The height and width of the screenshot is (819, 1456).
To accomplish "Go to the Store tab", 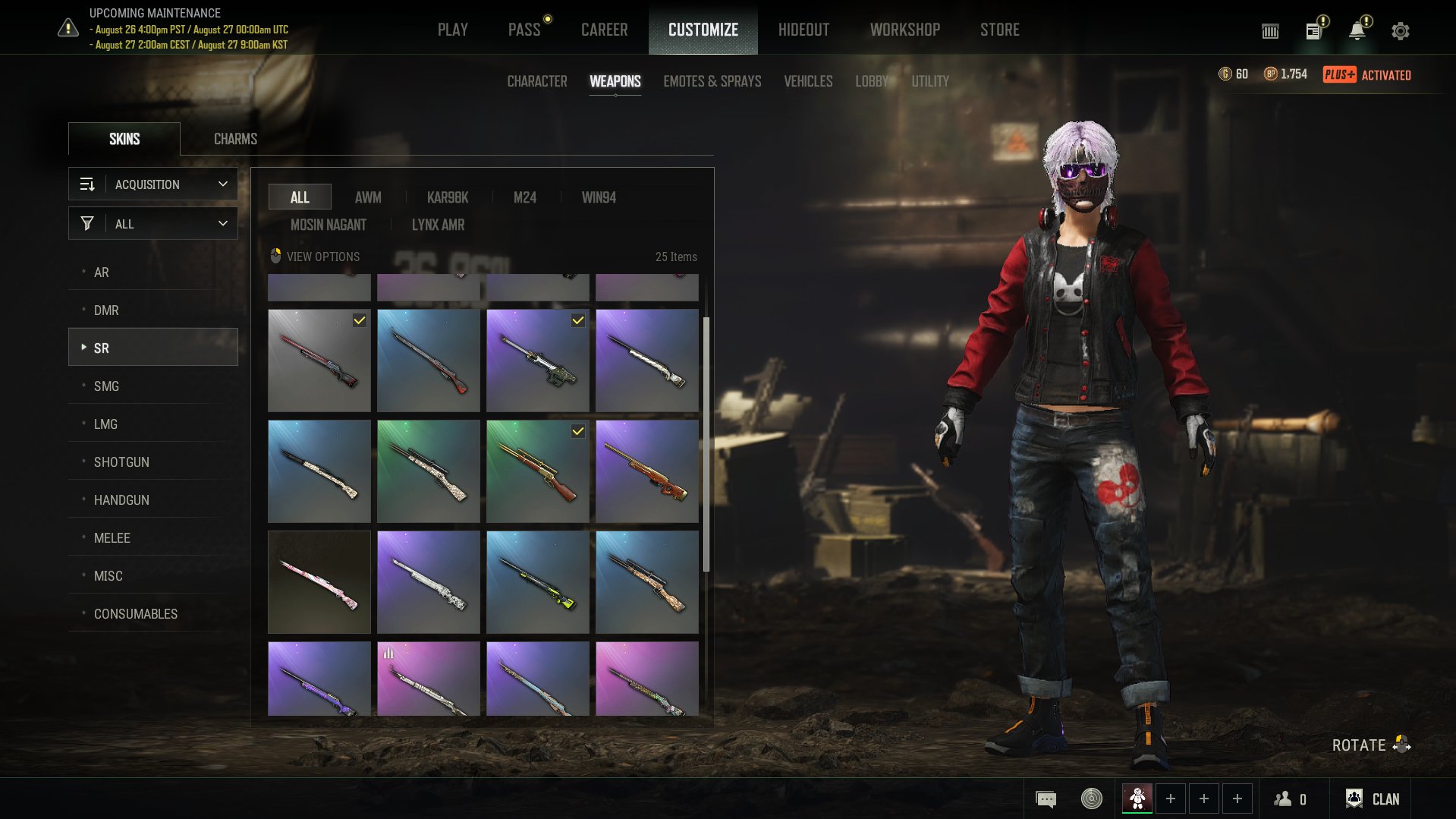I will [x=999, y=30].
